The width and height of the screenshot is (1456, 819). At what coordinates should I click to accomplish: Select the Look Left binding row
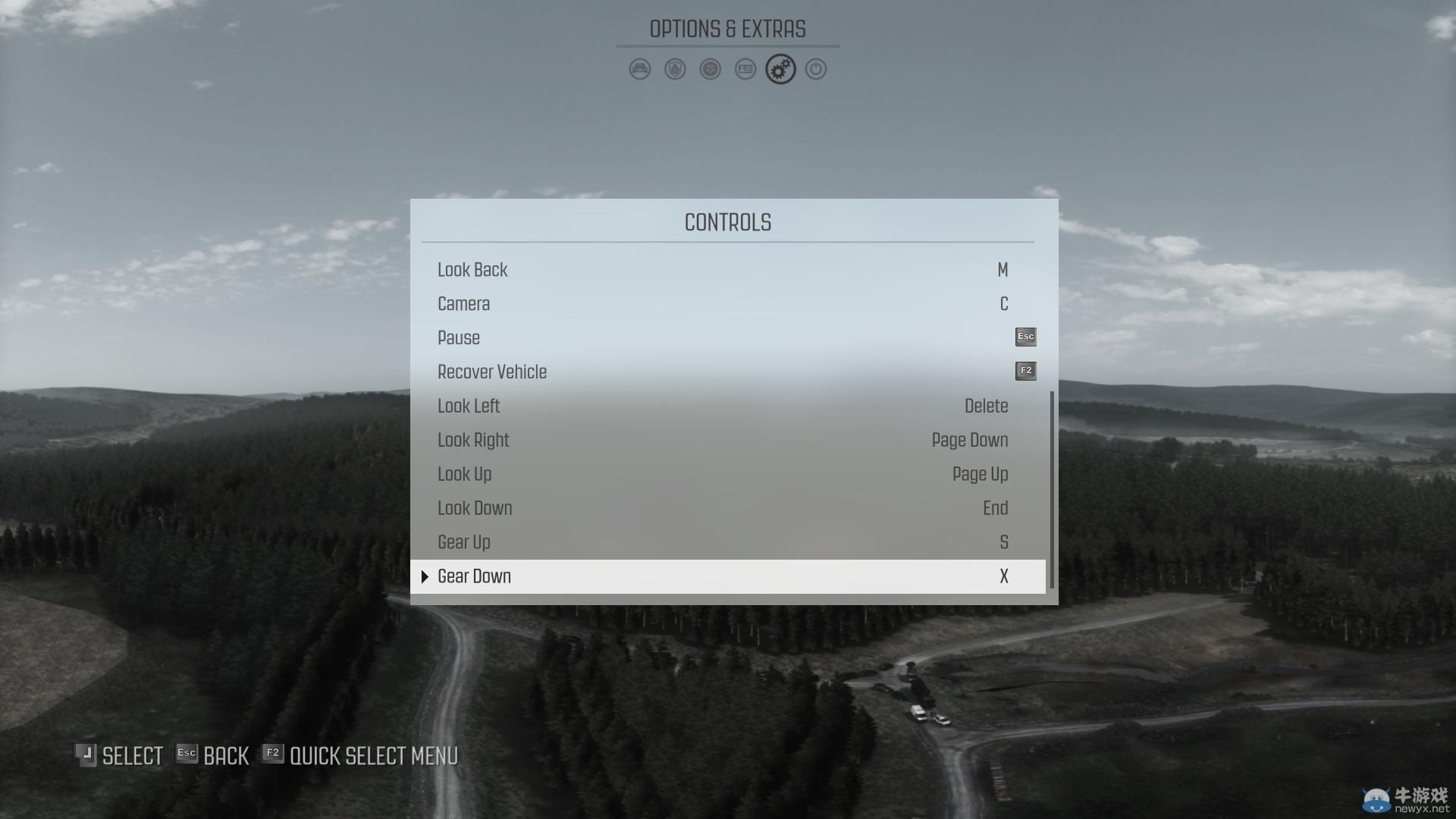pyautogui.click(x=726, y=406)
